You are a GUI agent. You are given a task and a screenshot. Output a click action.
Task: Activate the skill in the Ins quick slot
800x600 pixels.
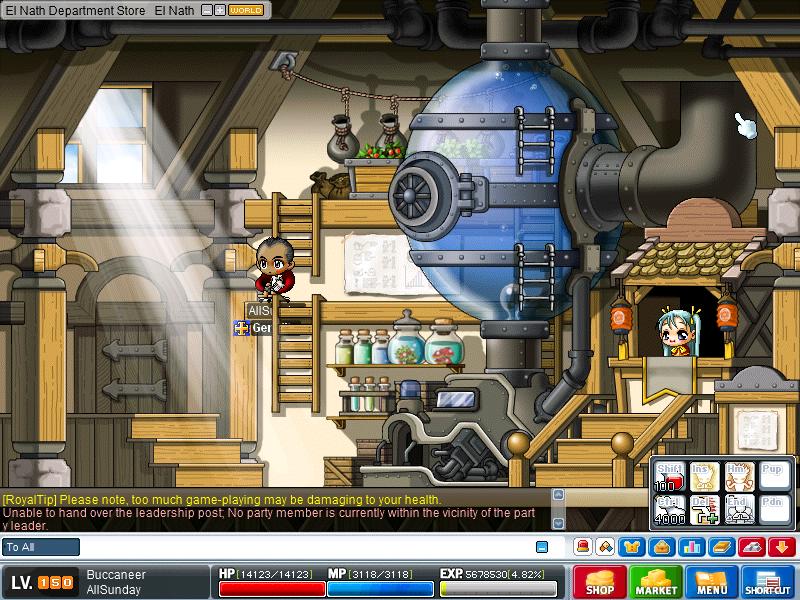point(706,478)
